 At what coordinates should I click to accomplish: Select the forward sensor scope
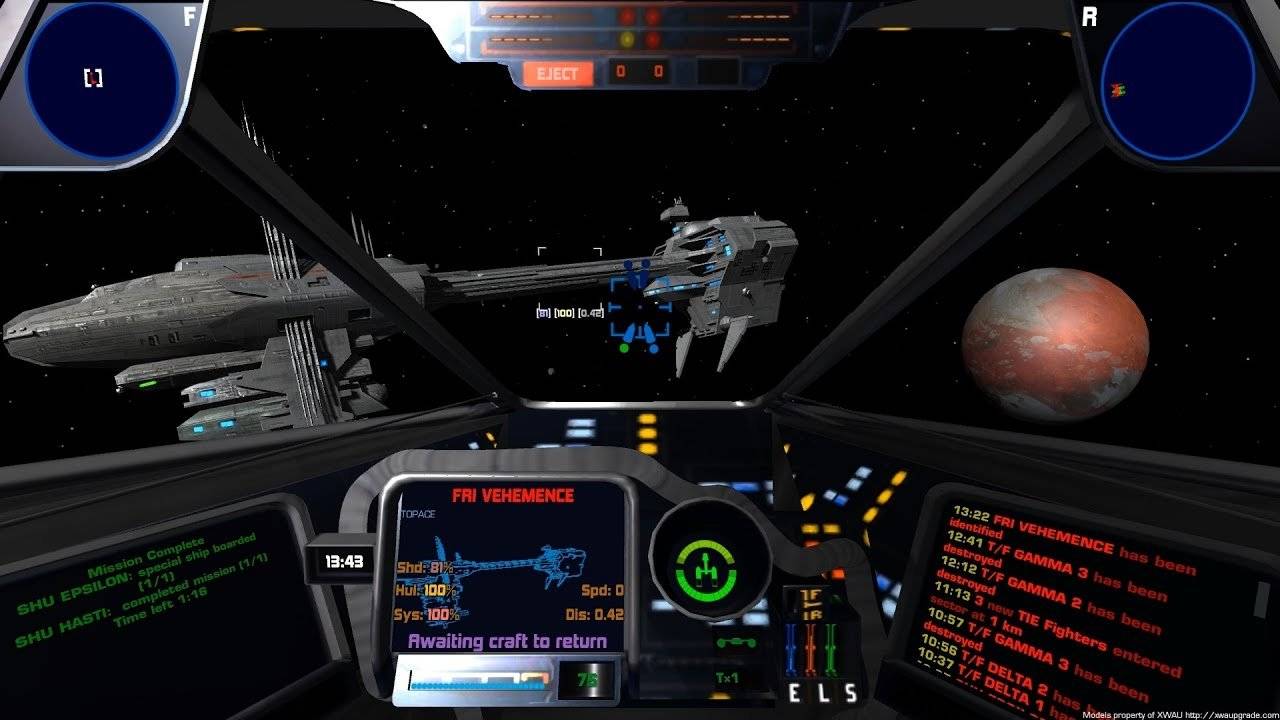coord(101,79)
